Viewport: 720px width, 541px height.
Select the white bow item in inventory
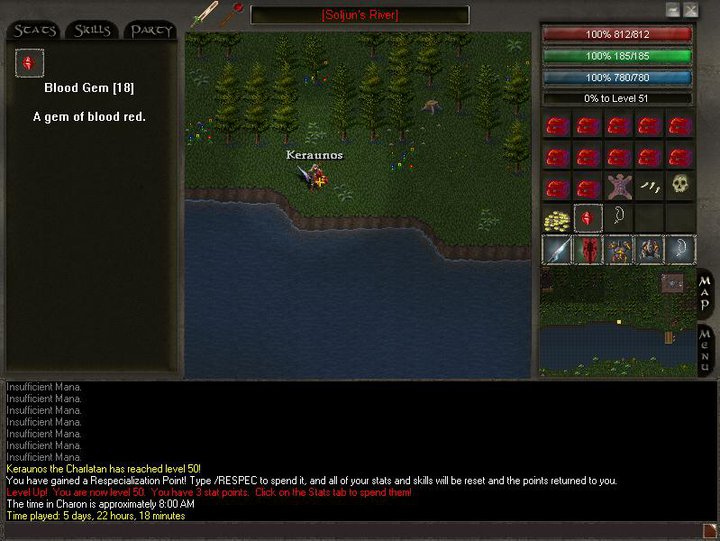click(619, 217)
